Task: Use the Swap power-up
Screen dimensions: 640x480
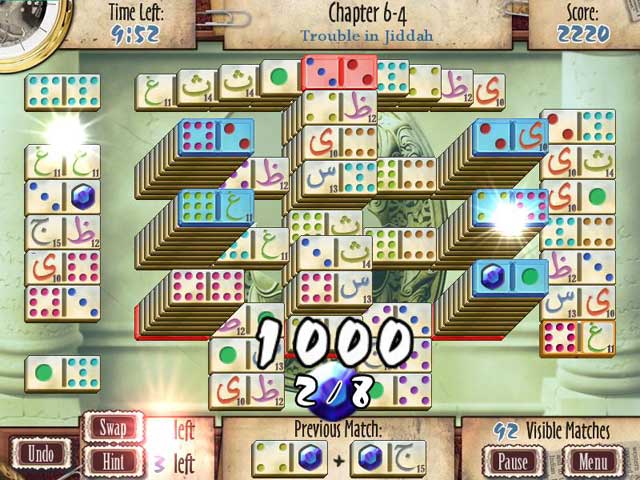Action: coord(113,428)
